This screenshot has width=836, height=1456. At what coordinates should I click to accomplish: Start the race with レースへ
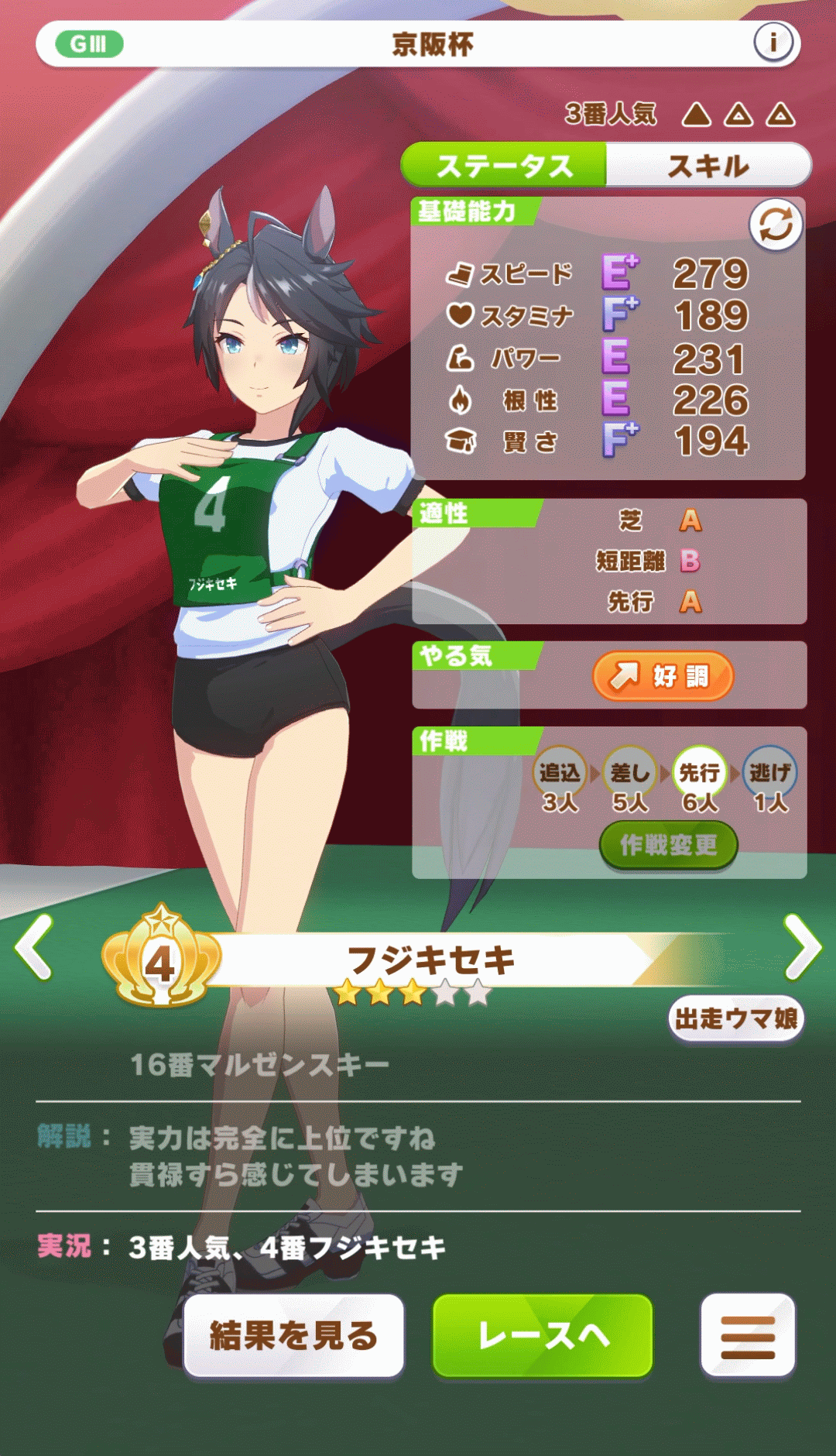(x=543, y=1336)
